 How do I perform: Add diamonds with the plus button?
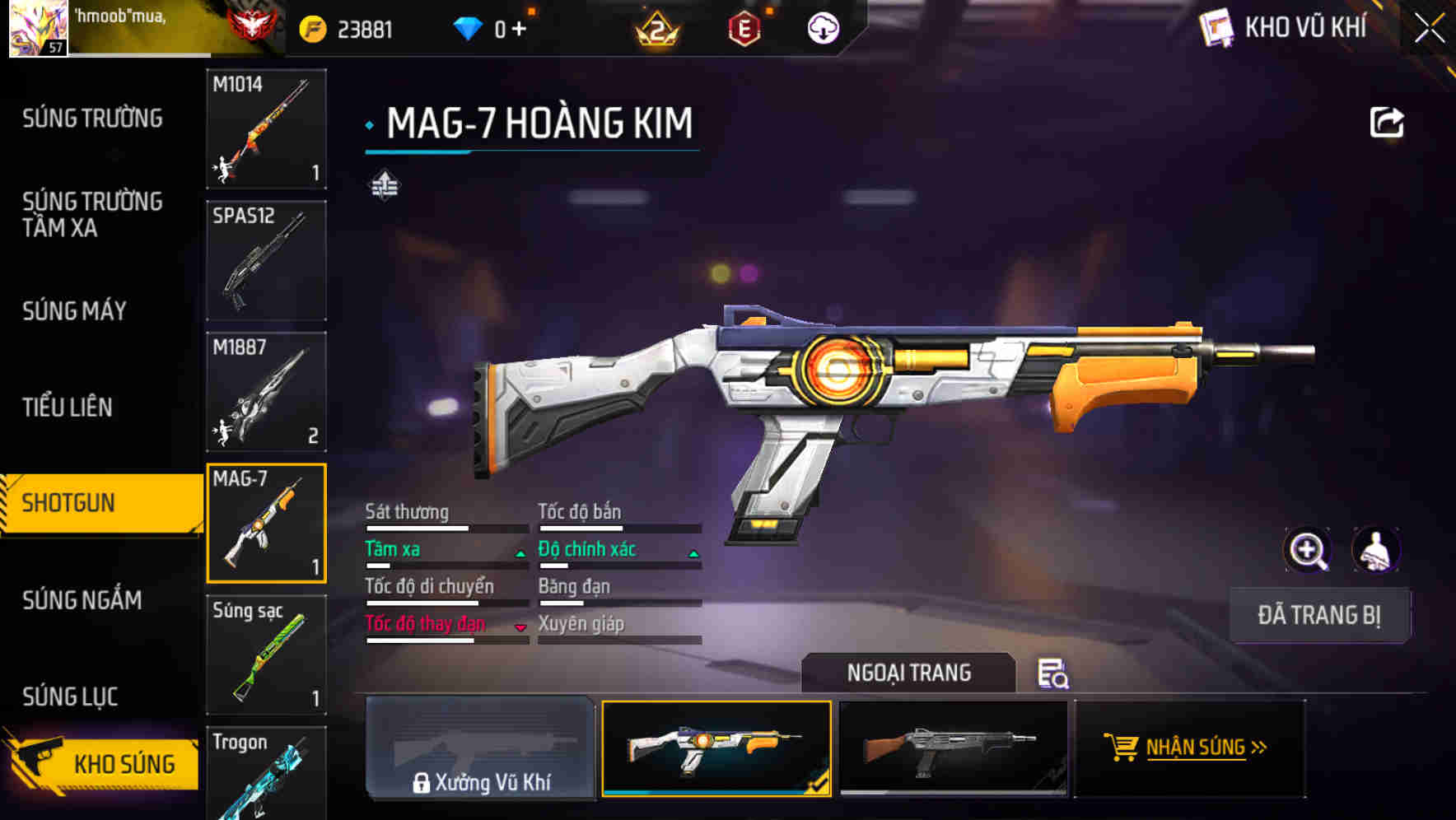(x=519, y=30)
